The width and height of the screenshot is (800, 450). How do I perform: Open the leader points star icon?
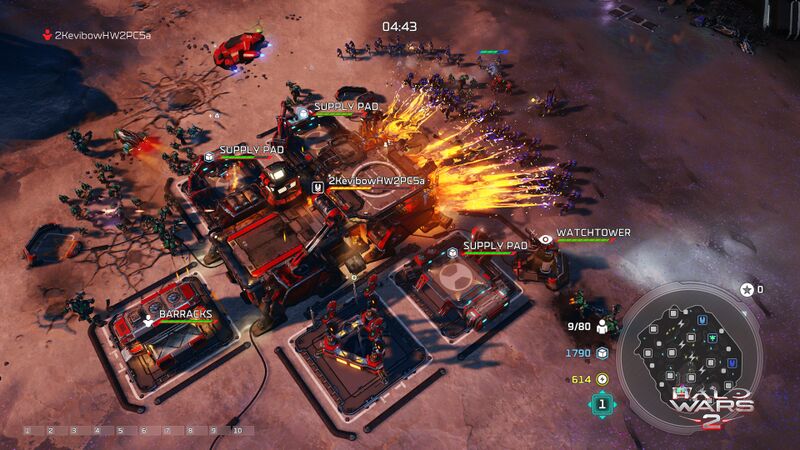tap(747, 289)
